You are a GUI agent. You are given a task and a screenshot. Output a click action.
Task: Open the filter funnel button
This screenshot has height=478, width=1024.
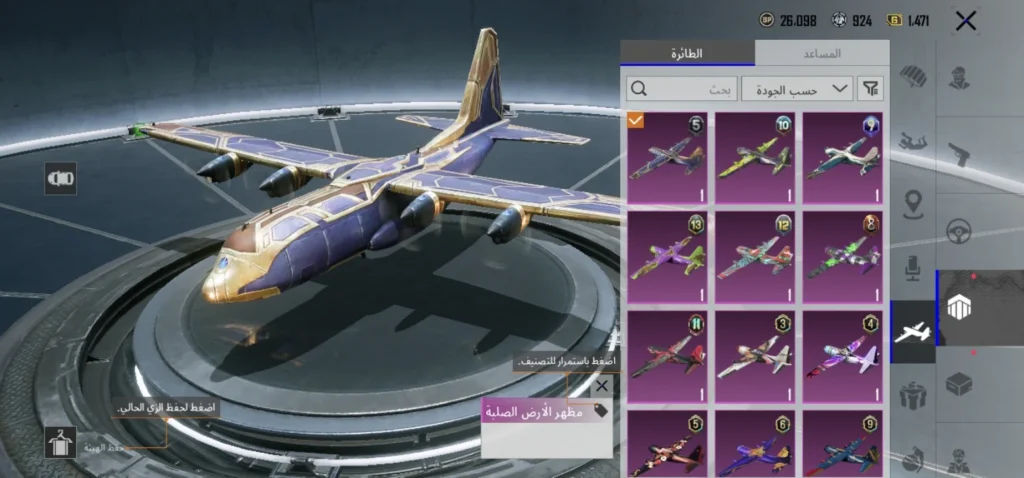tap(872, 89)
